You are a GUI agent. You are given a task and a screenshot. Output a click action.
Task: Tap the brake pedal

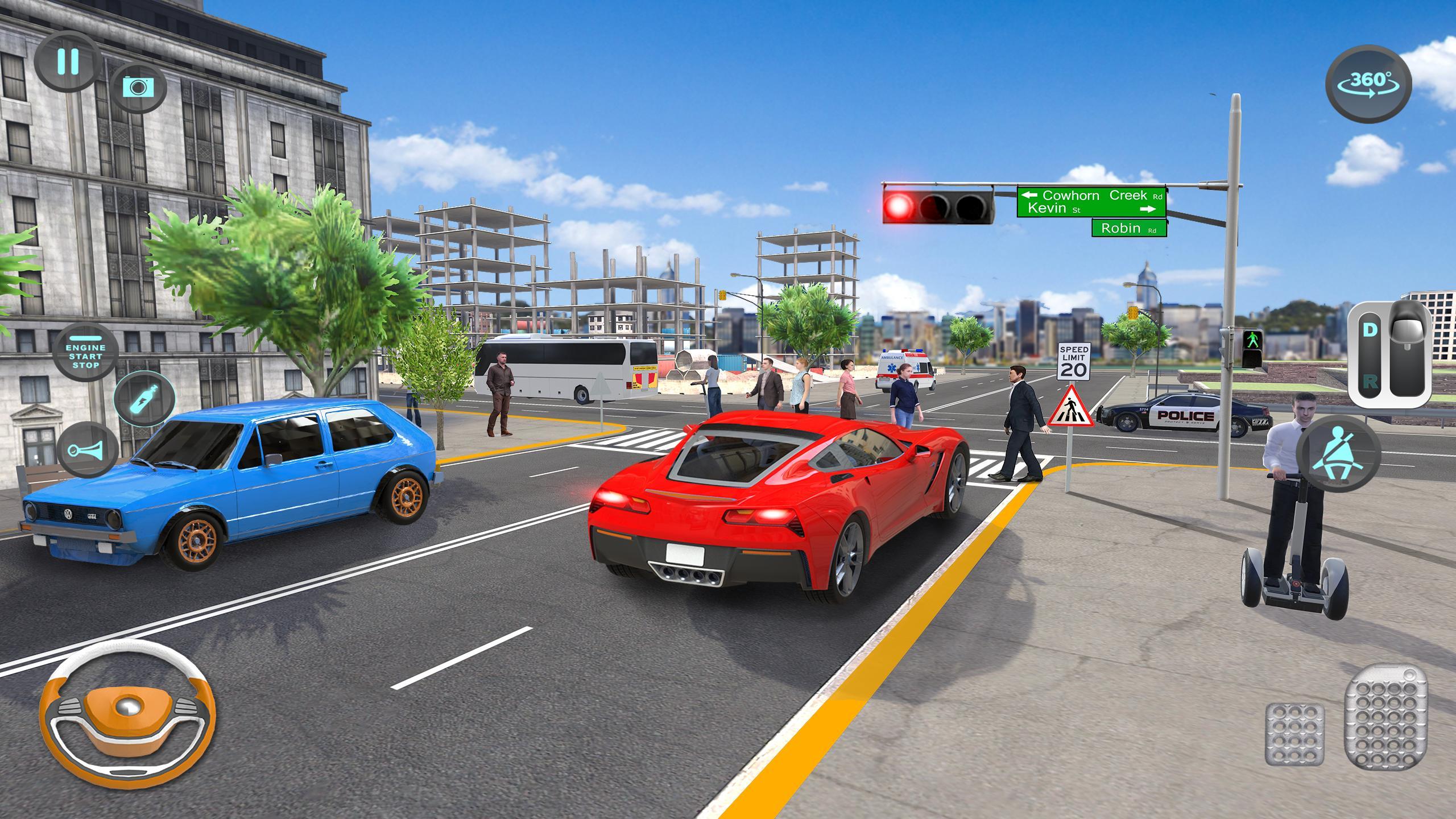tap(1294, 734)
